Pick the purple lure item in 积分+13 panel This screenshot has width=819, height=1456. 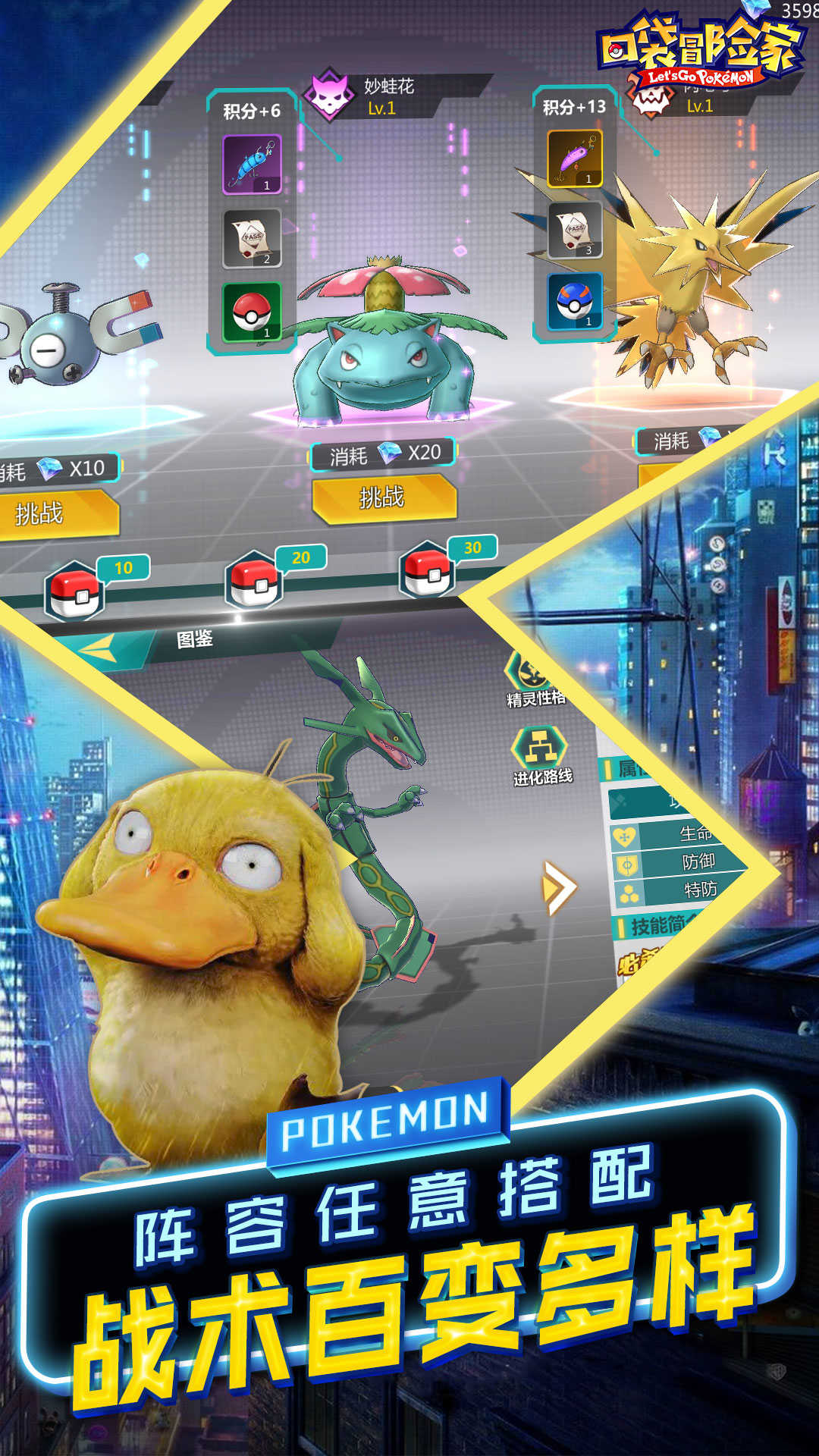tap(575, 158)
